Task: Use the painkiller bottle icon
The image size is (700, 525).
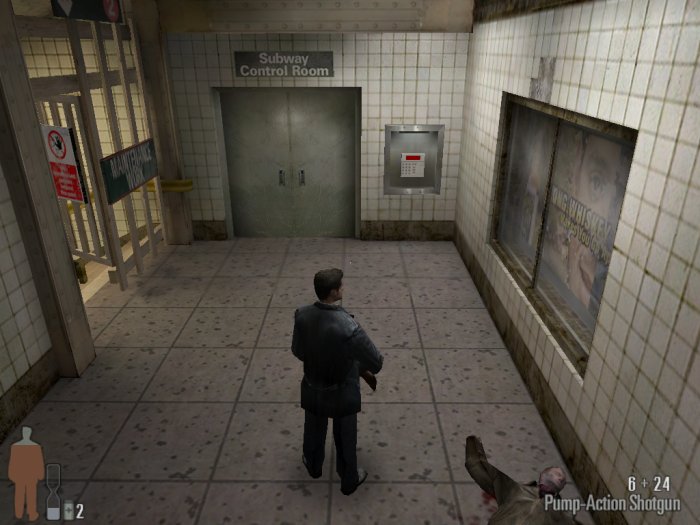Action: point(67,511)
